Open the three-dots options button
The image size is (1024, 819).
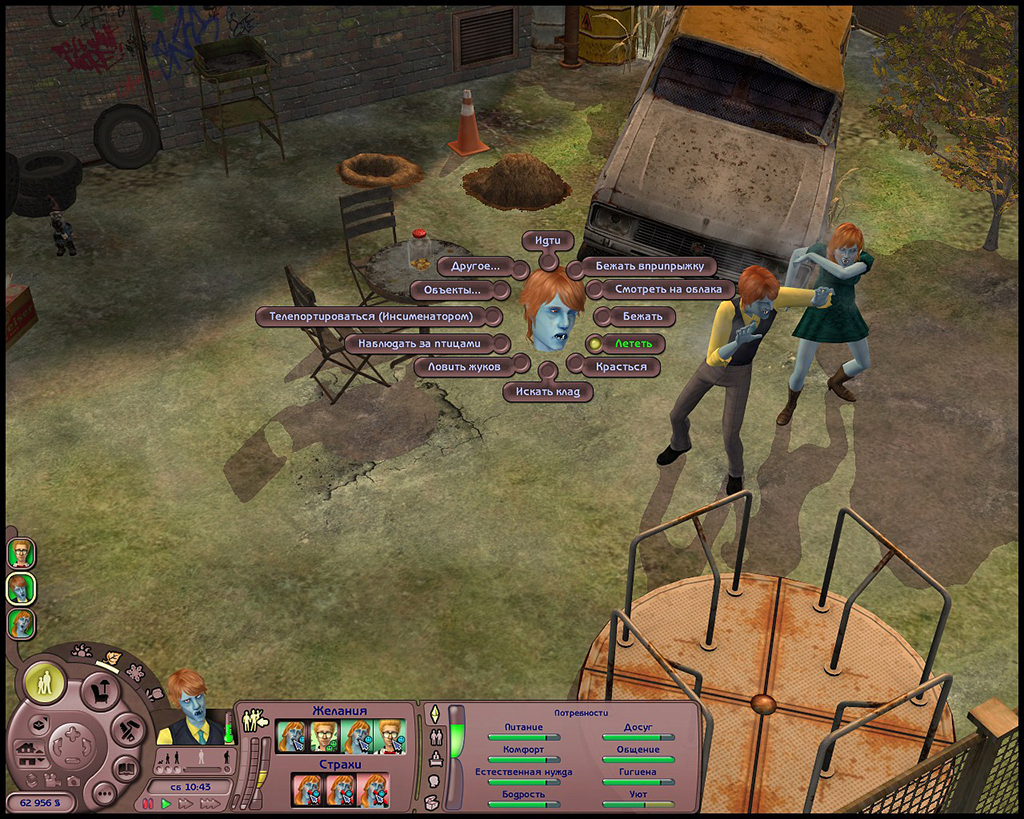[x=103, y=793]
